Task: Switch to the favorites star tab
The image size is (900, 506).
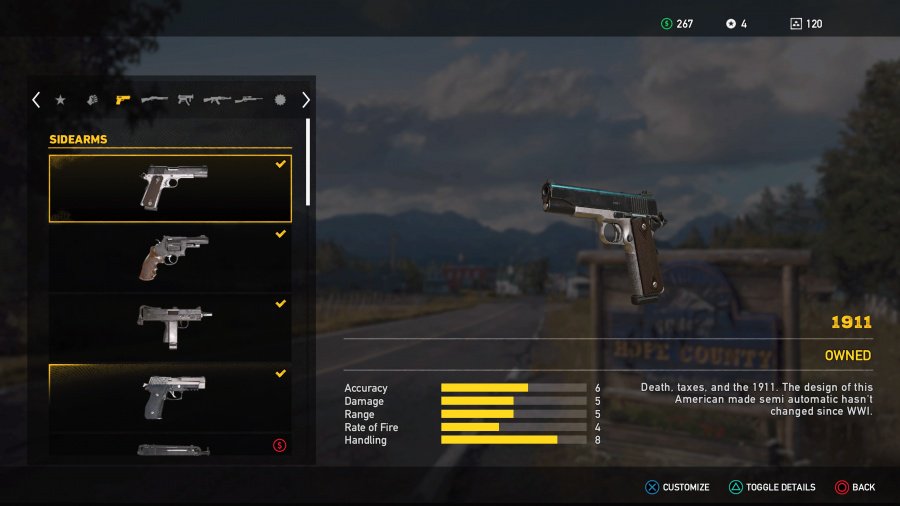Action: pyautogui.click(x=61, y=100)
